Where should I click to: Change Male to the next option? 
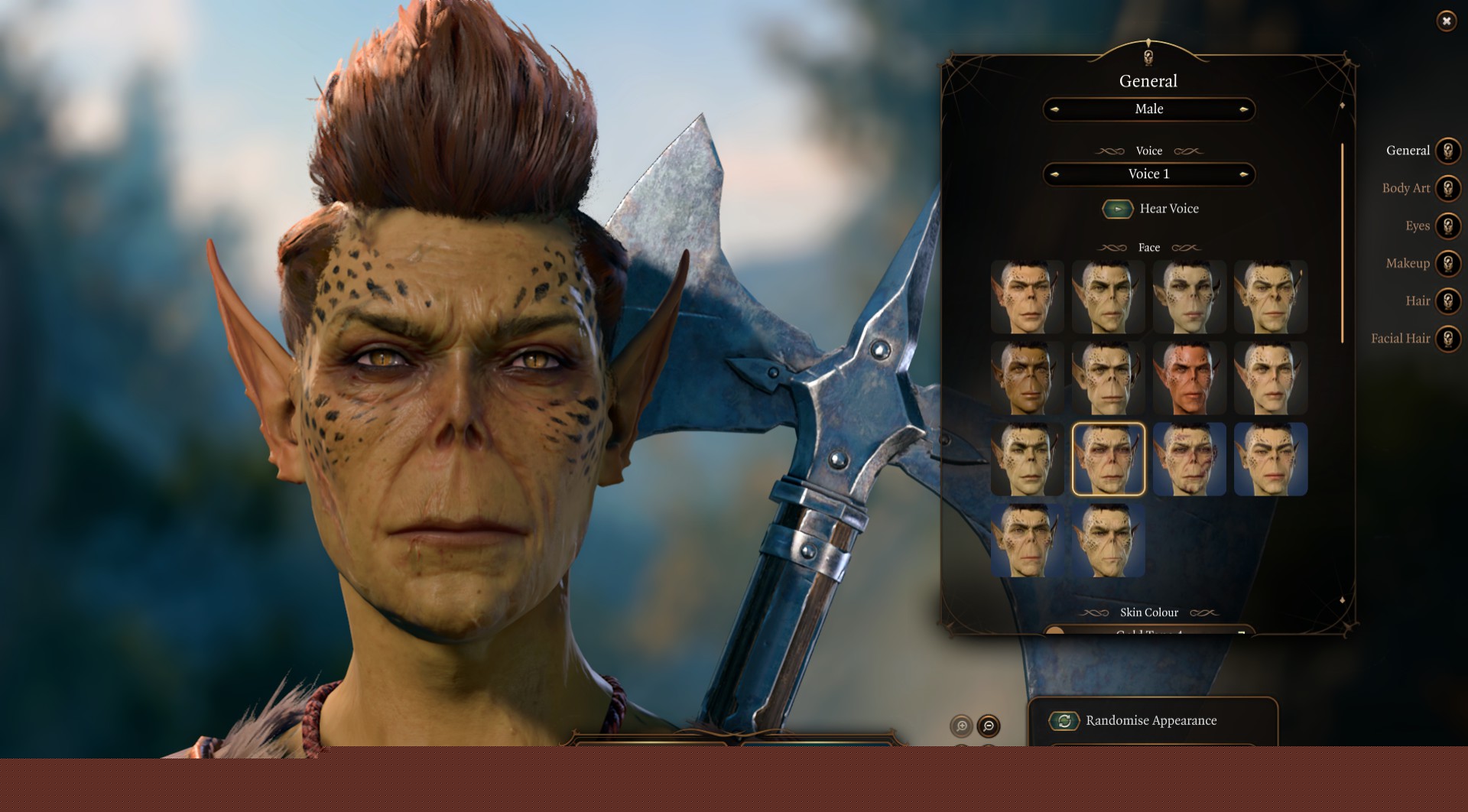click(1243, 109)
